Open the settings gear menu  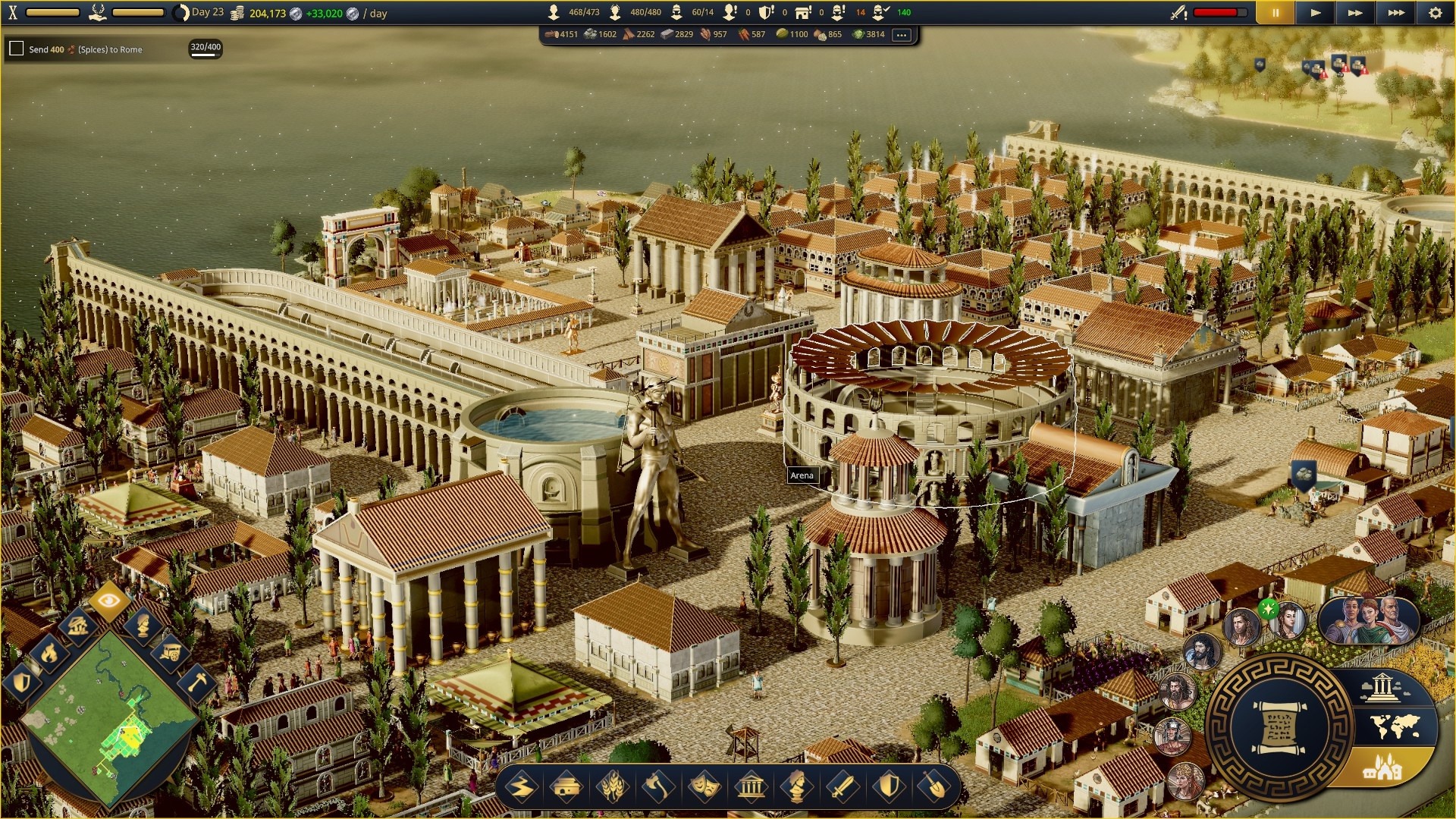[x=1435, y=13]
